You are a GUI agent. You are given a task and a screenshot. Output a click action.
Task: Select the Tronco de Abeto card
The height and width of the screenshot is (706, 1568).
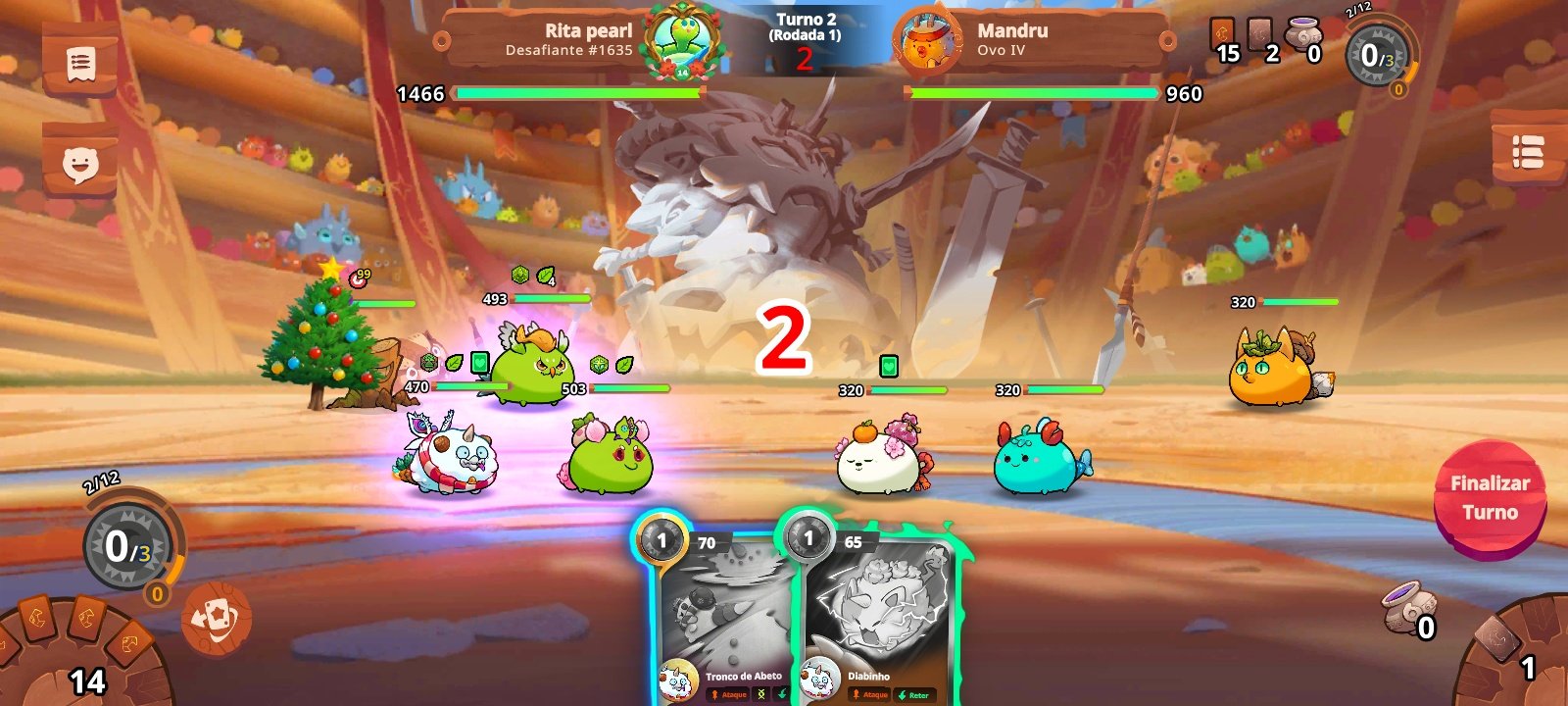[x=723, y=618]
